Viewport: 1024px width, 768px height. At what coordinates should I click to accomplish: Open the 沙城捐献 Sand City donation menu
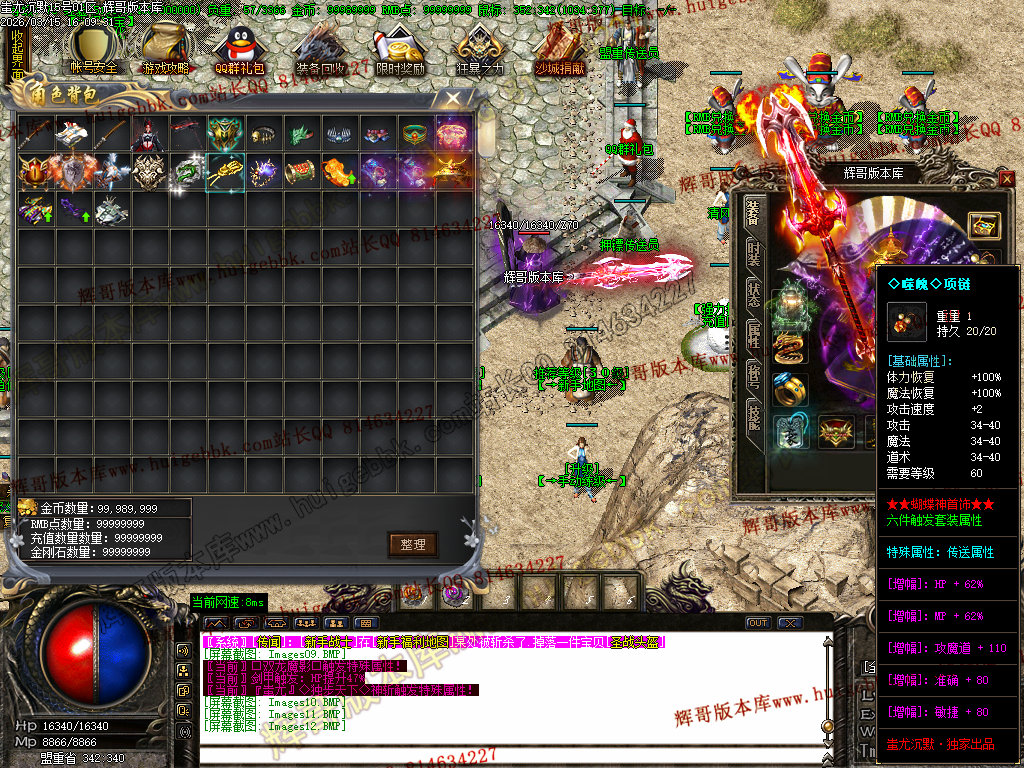(559, 50)
